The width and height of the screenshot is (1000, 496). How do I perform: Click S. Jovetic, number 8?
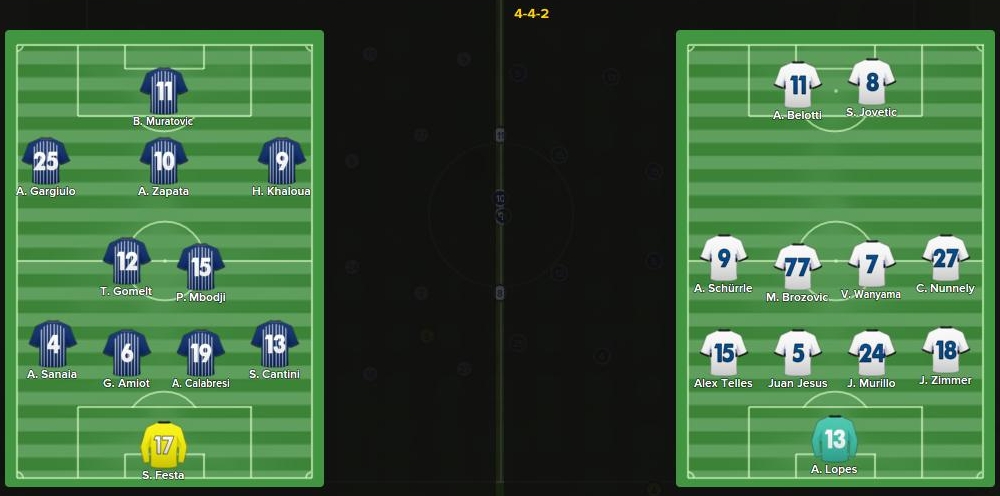872,83
